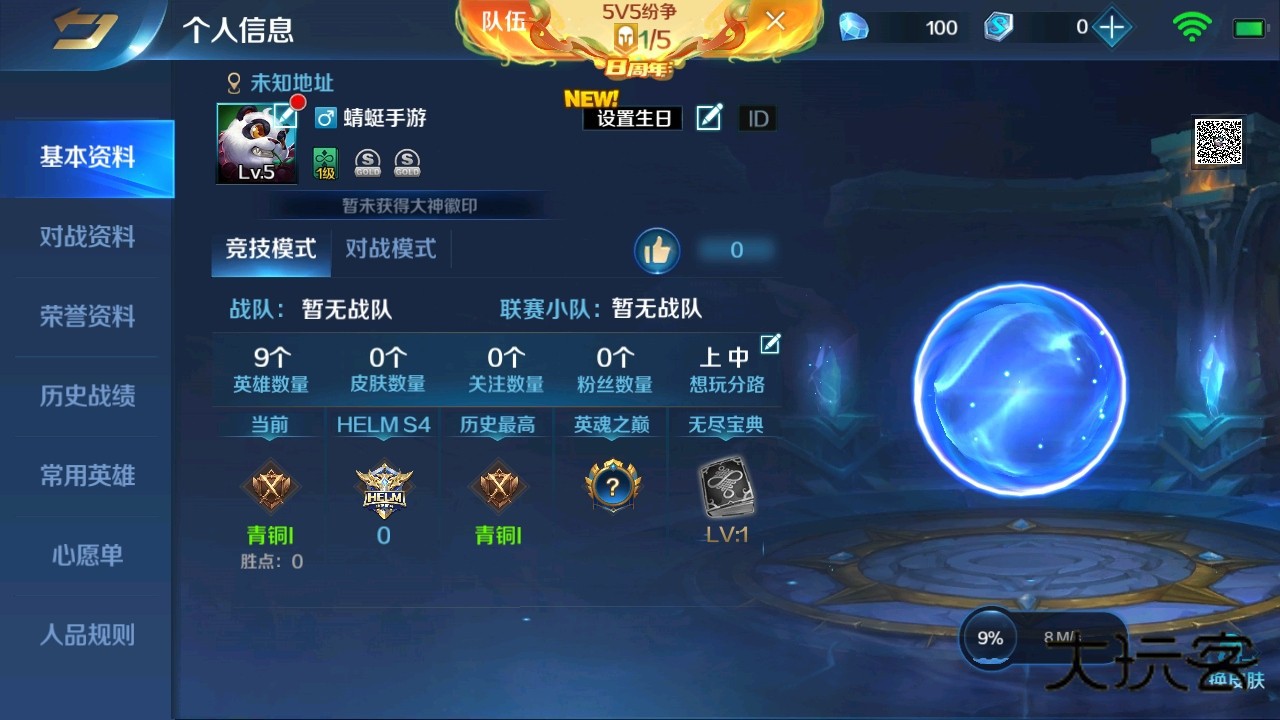Image resolution: width=1280 pixels, height=720 pixels.
Task: Open 常用英雄 from the sidebar
Action: pyautogui.click(x=88, y=476)
